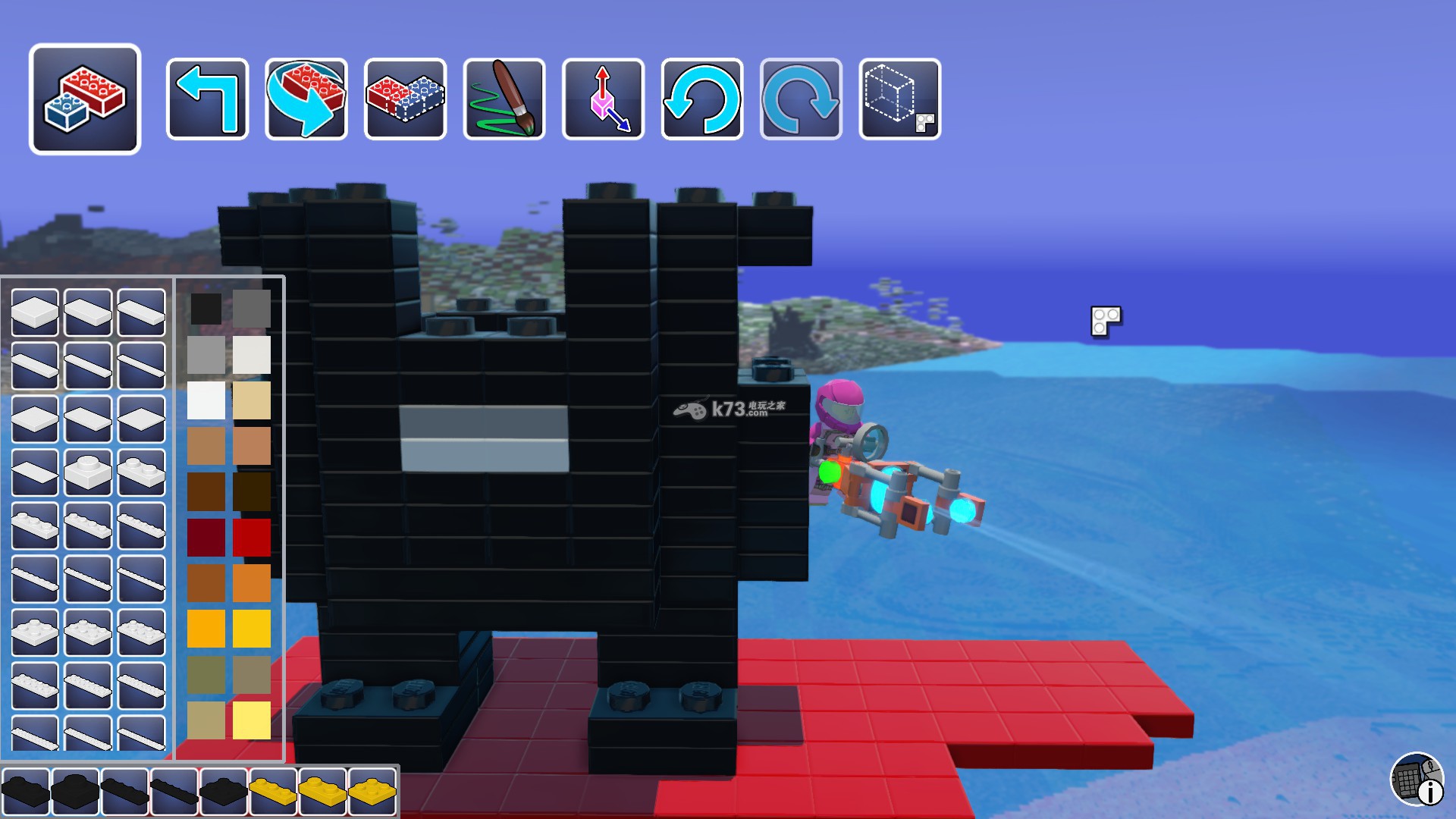Select the brick build tool
The image size is (1456, 819).
[85, 99]
